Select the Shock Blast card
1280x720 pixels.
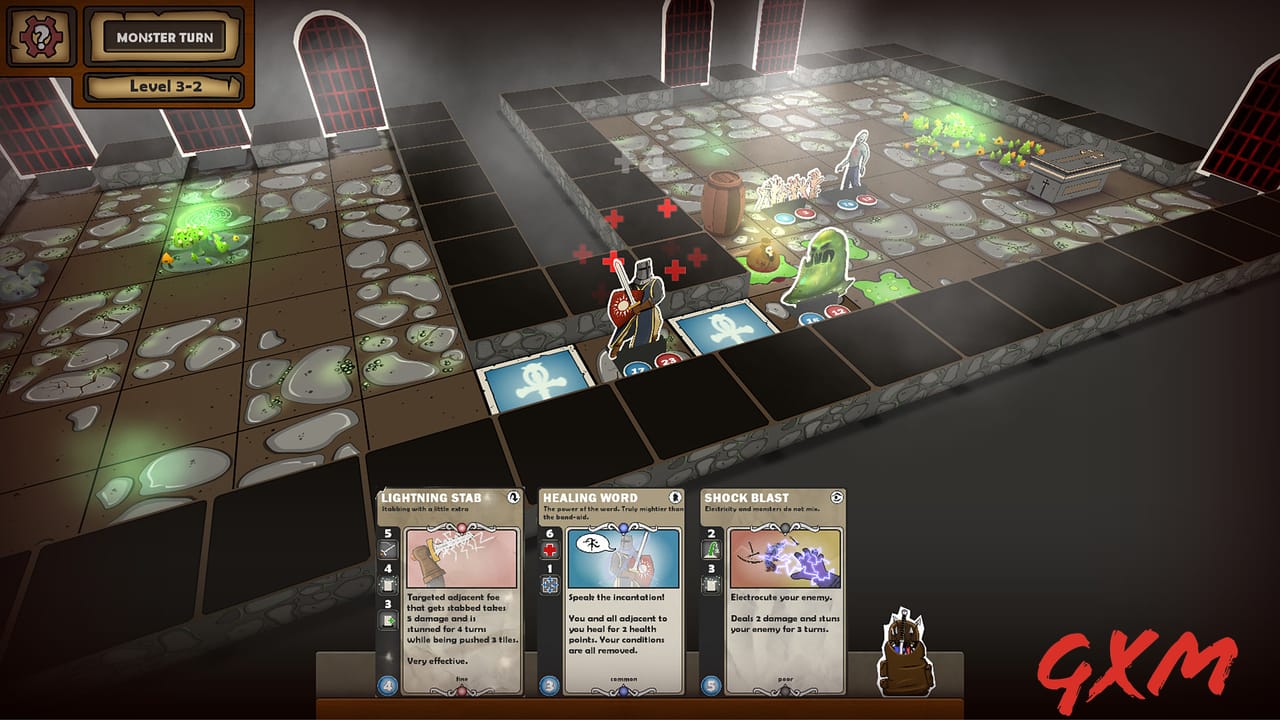point(785,590)
